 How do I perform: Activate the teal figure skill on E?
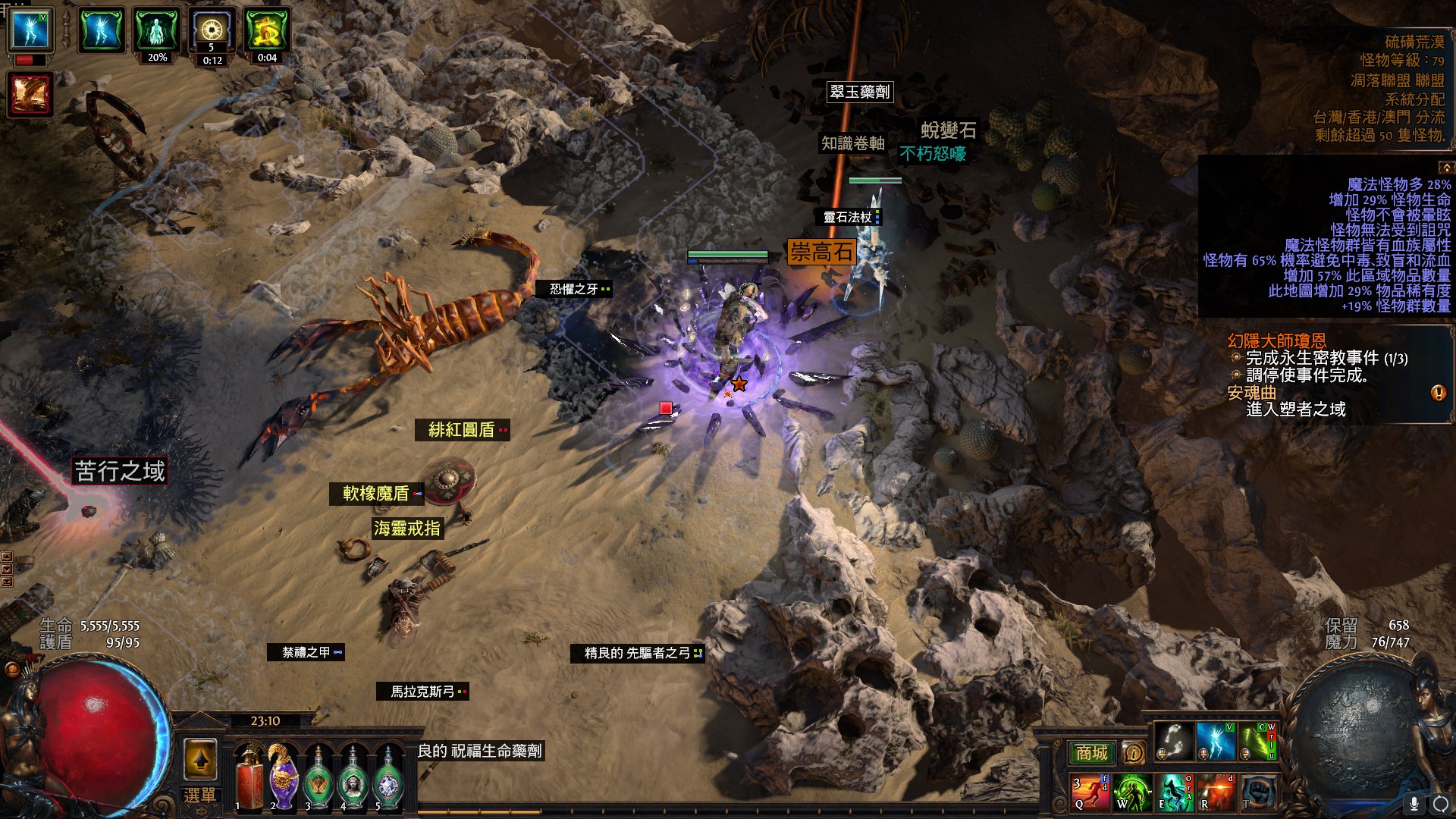pyautogui.click(x=1174, y=792)
